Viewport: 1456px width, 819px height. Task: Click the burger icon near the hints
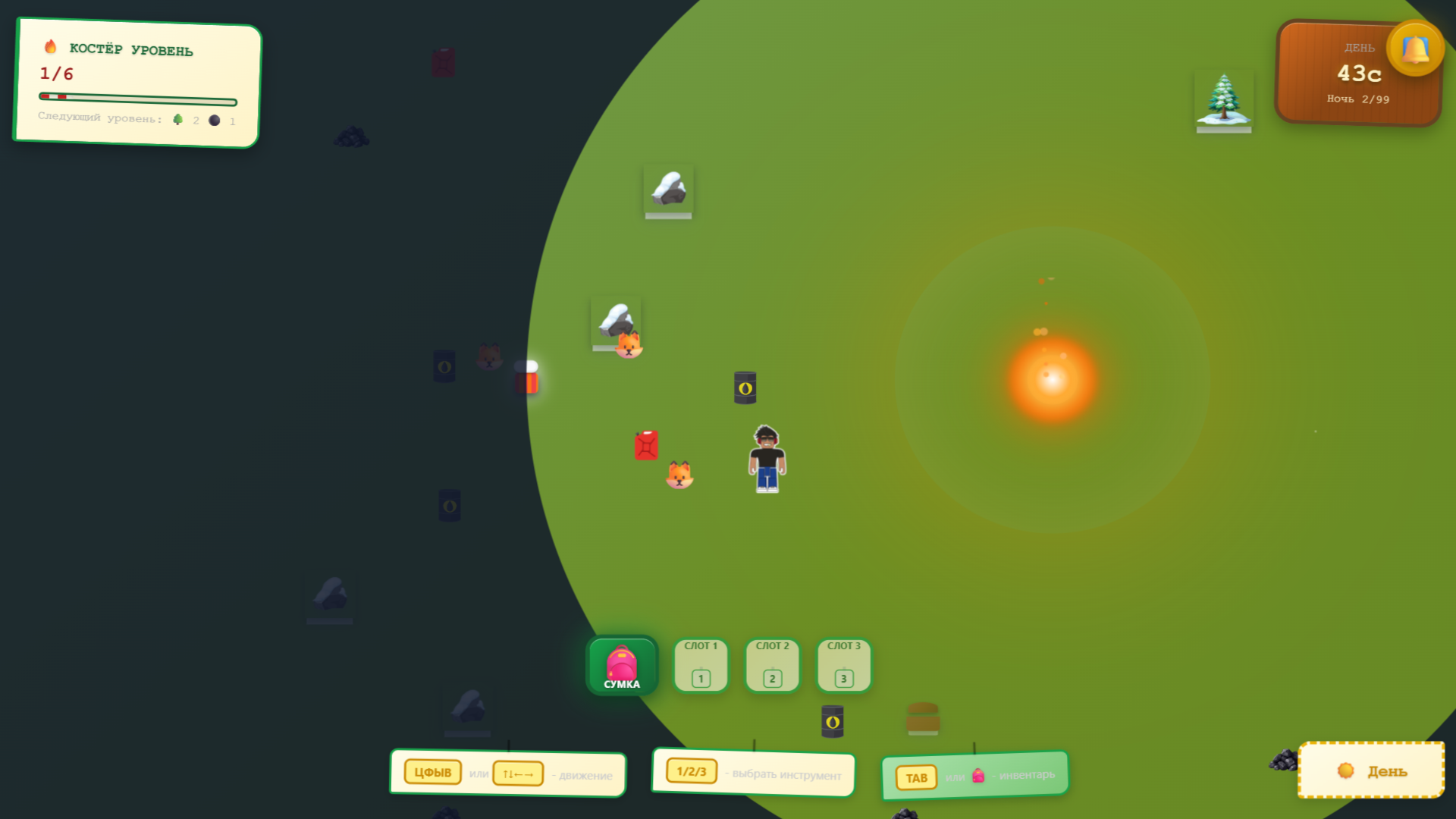pos(922,720)
